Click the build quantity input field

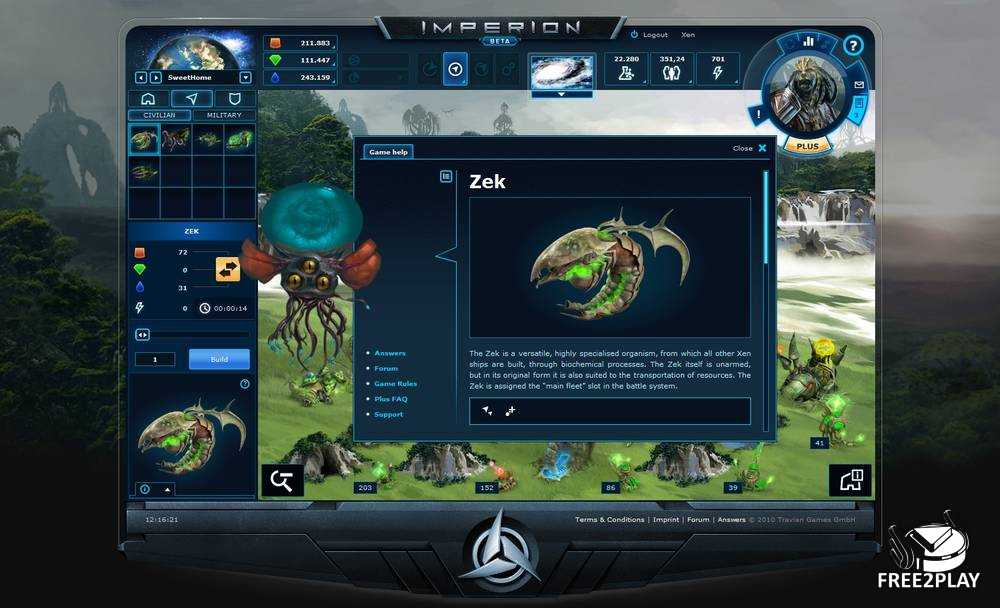[x=155, y=359]
